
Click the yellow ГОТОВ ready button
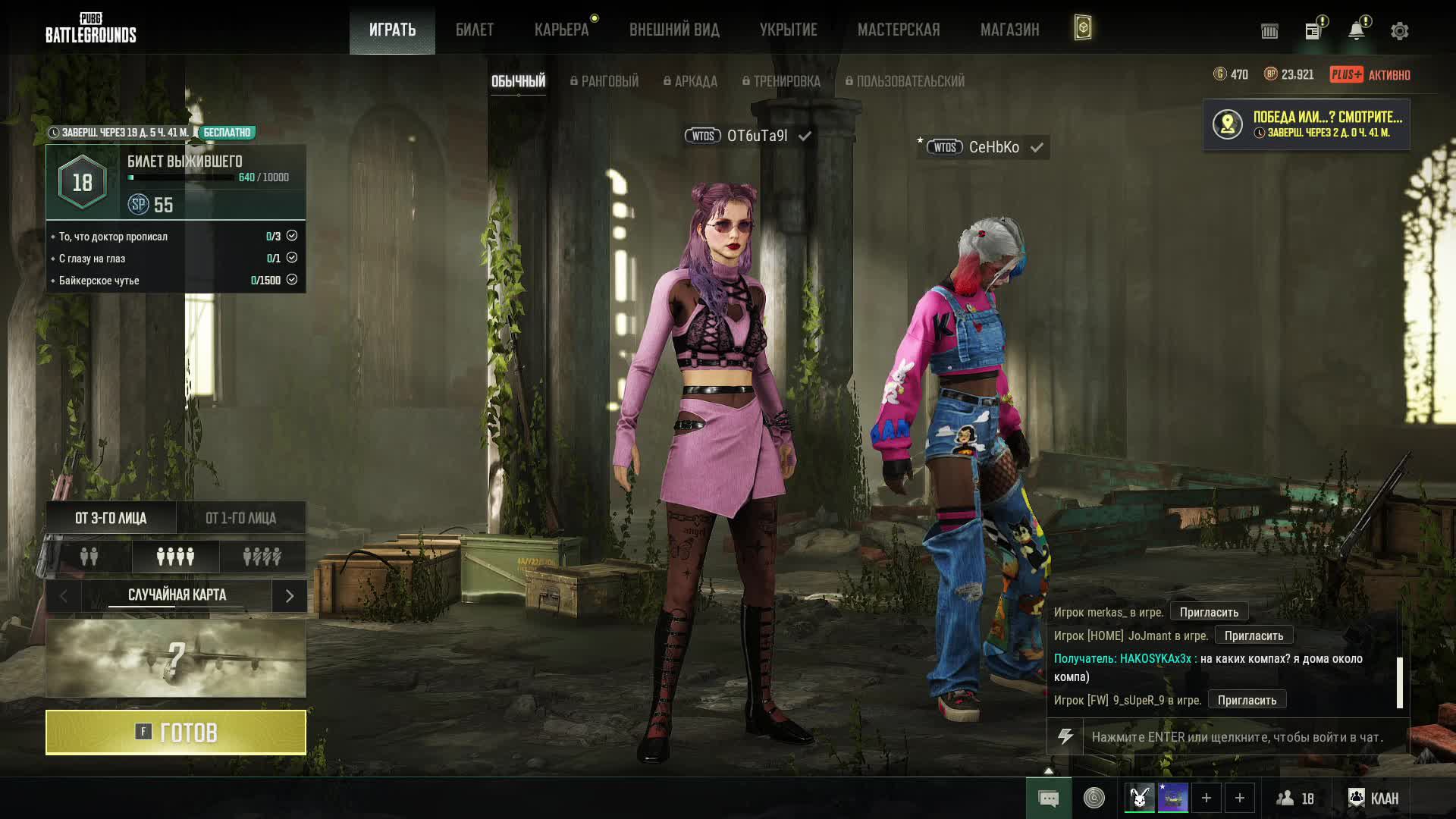[x=176, y=733]
